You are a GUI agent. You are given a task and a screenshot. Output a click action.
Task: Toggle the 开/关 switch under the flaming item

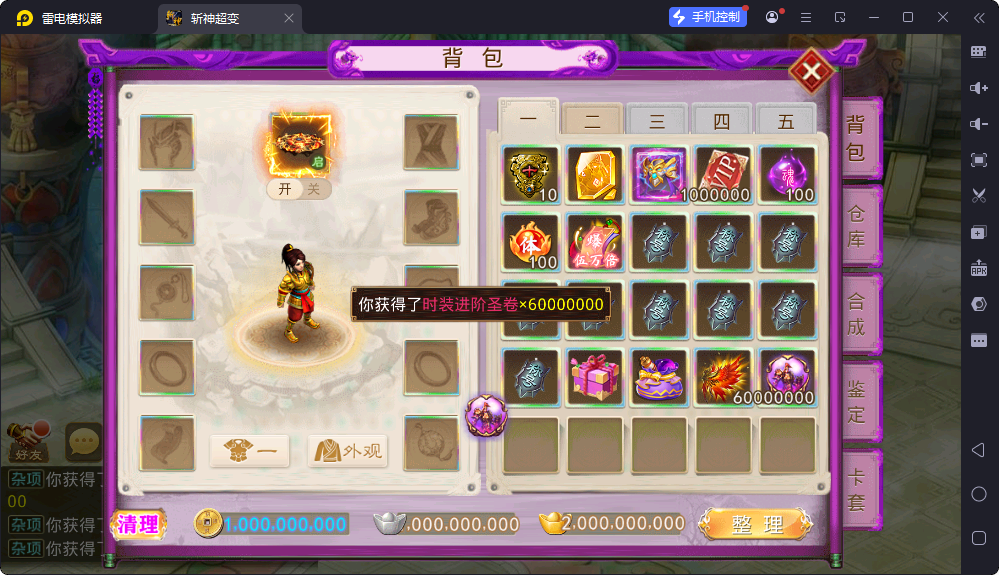[x=299, y=189]
